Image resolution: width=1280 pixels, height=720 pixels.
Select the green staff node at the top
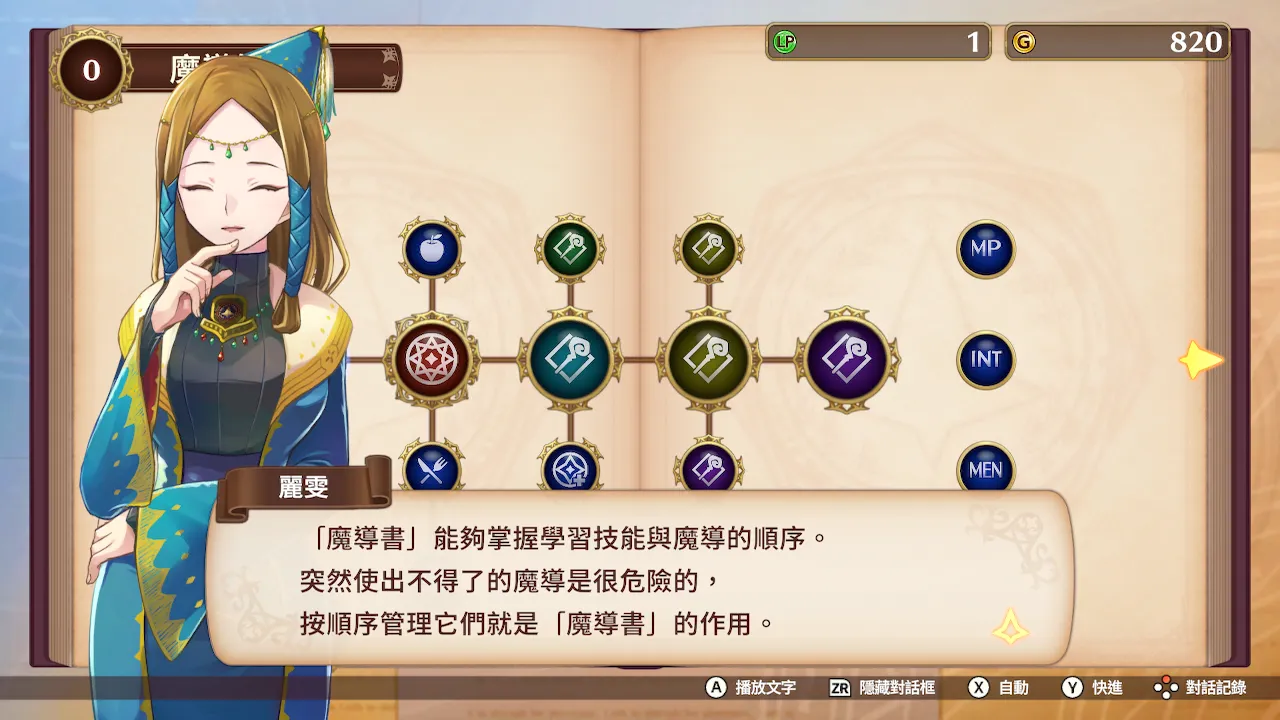coord(571,249)
